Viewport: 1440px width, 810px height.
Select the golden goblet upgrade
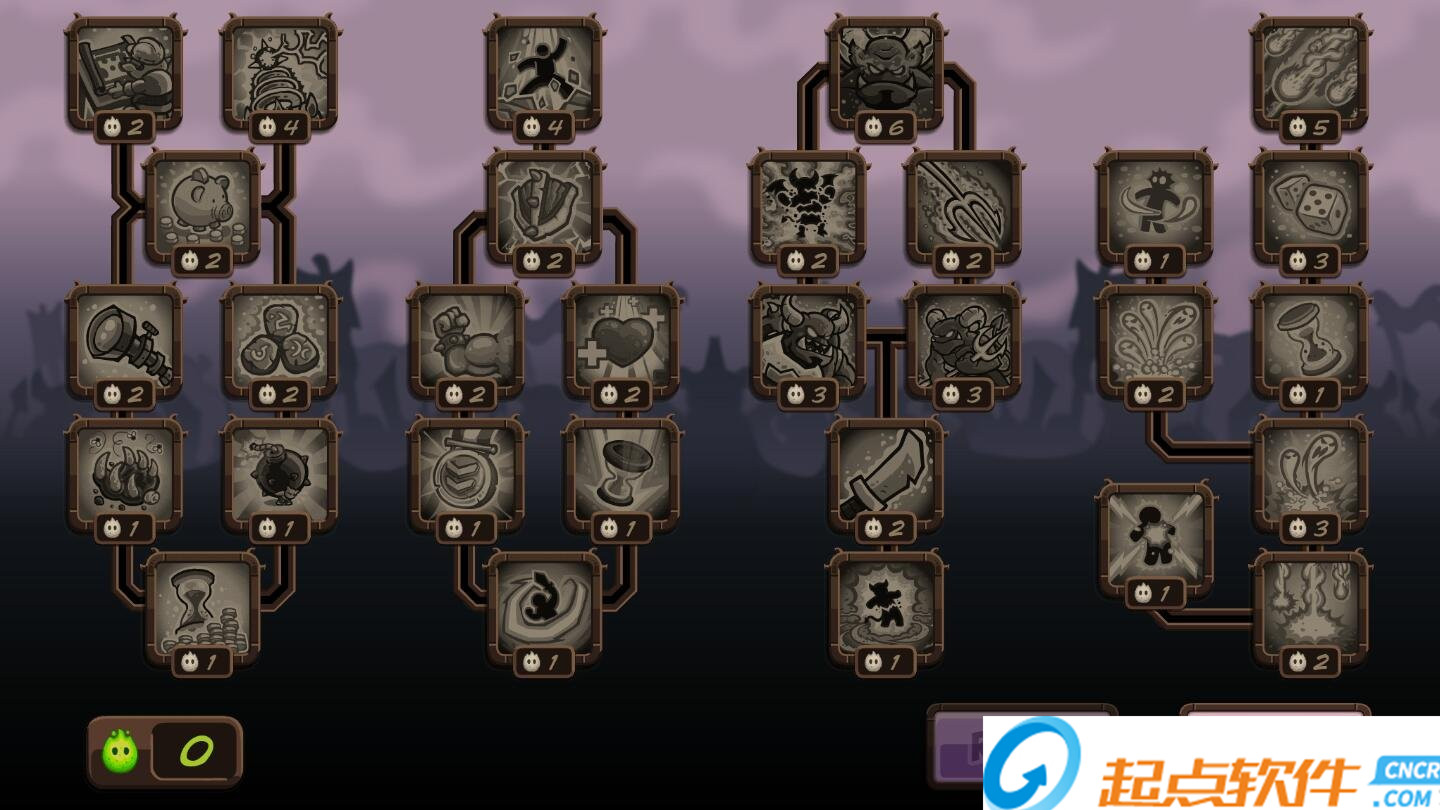click(620, 473)
